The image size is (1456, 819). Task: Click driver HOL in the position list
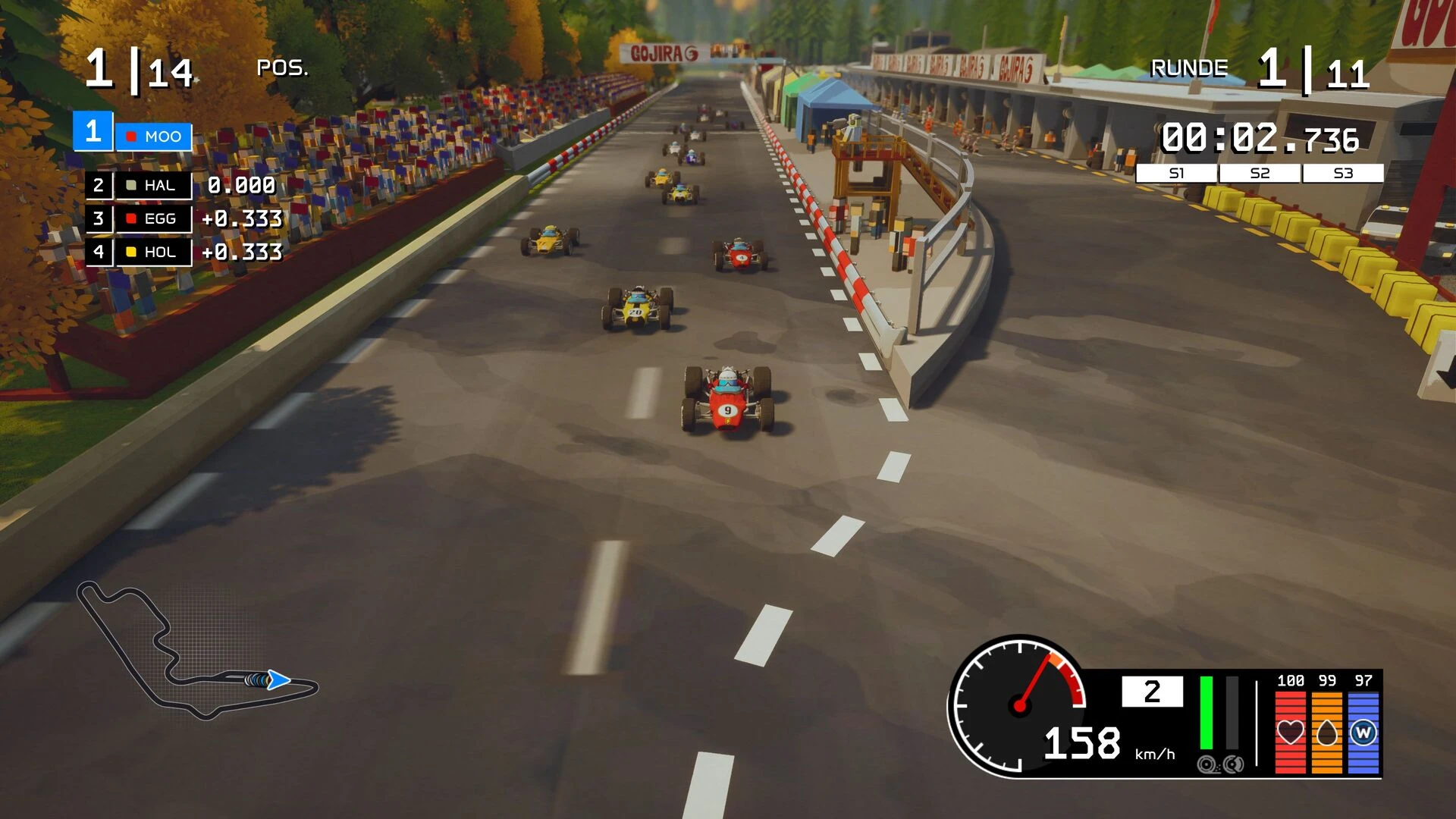coord(152,252)
